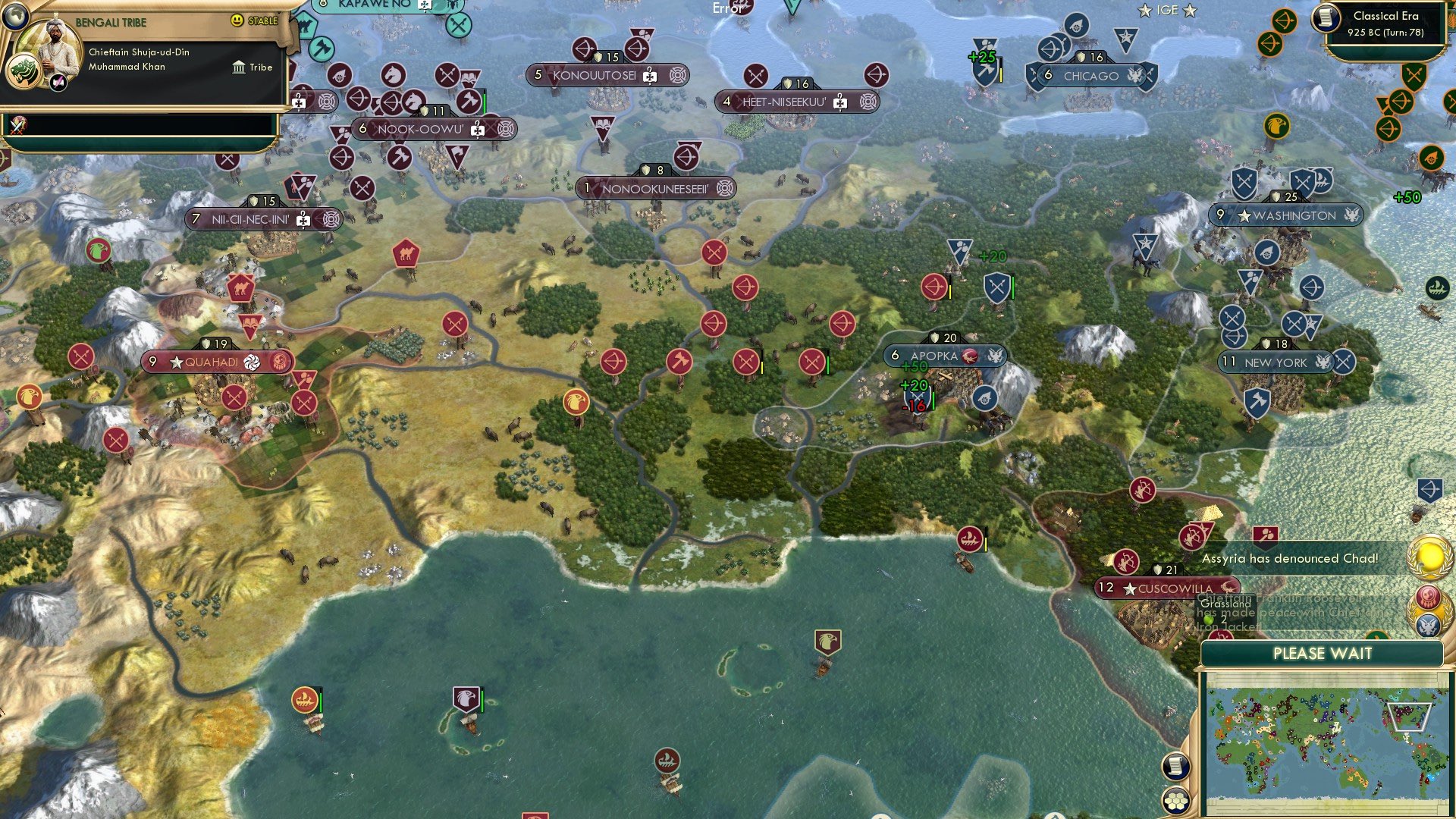The height and width of the screenshot is (819, 1456).
Task: Toggle the hexagon Strategic View icon near the minimap
Action: point(1175,801)
